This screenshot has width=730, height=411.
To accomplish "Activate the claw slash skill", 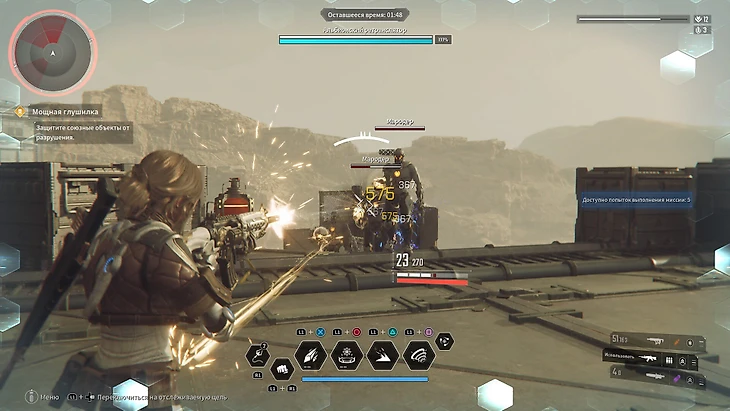I will (x=313, y=354).
